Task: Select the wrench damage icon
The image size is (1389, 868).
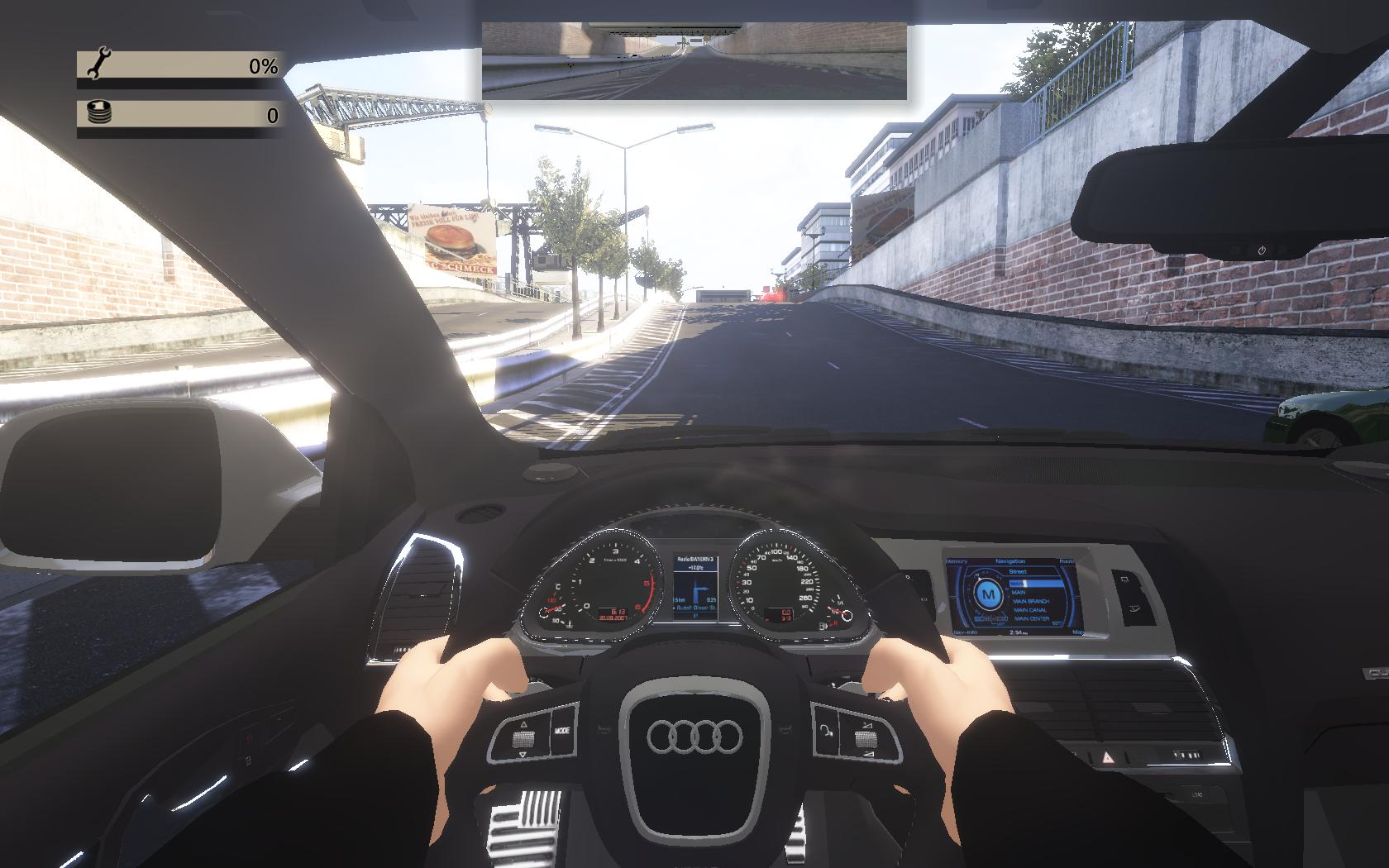Action: (98, 64)
